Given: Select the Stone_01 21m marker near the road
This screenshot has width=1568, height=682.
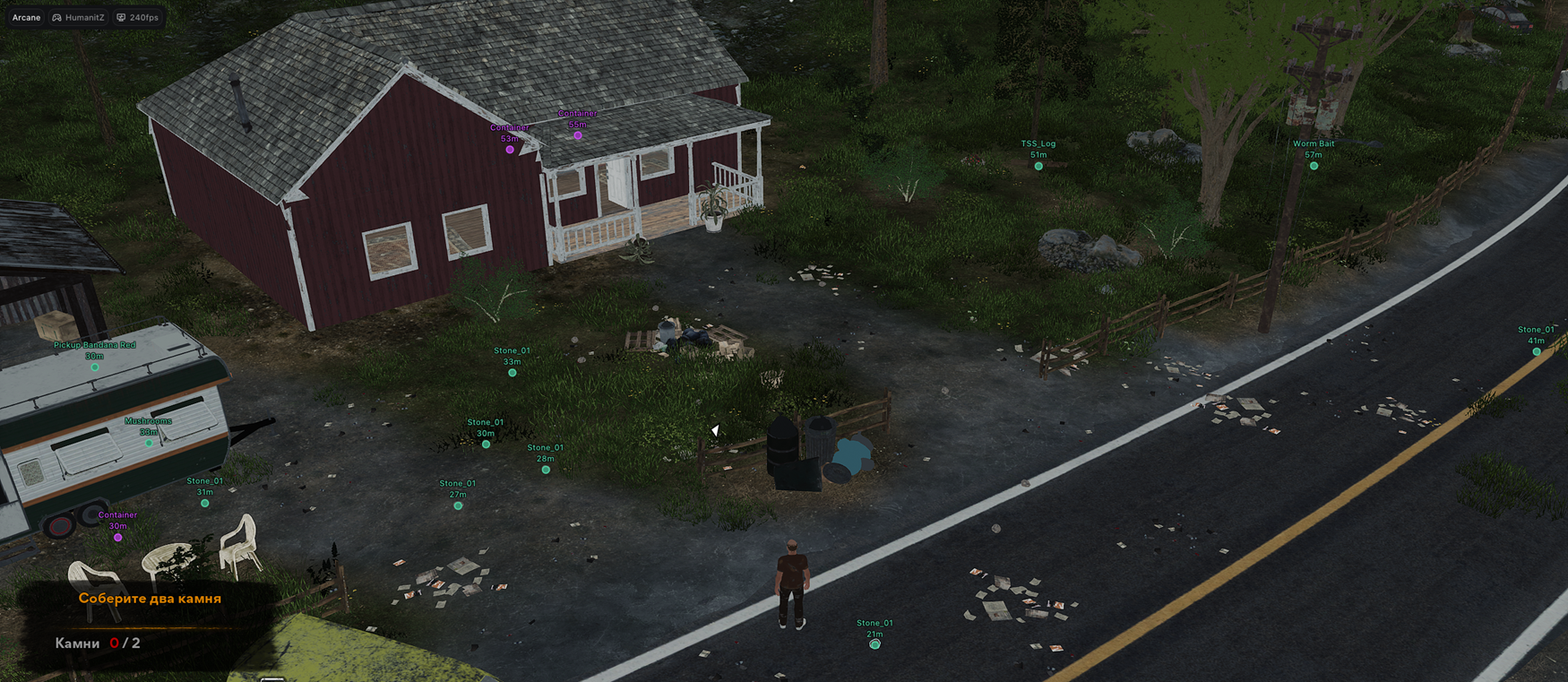Looking at the screenshot, I should (874, 643).
